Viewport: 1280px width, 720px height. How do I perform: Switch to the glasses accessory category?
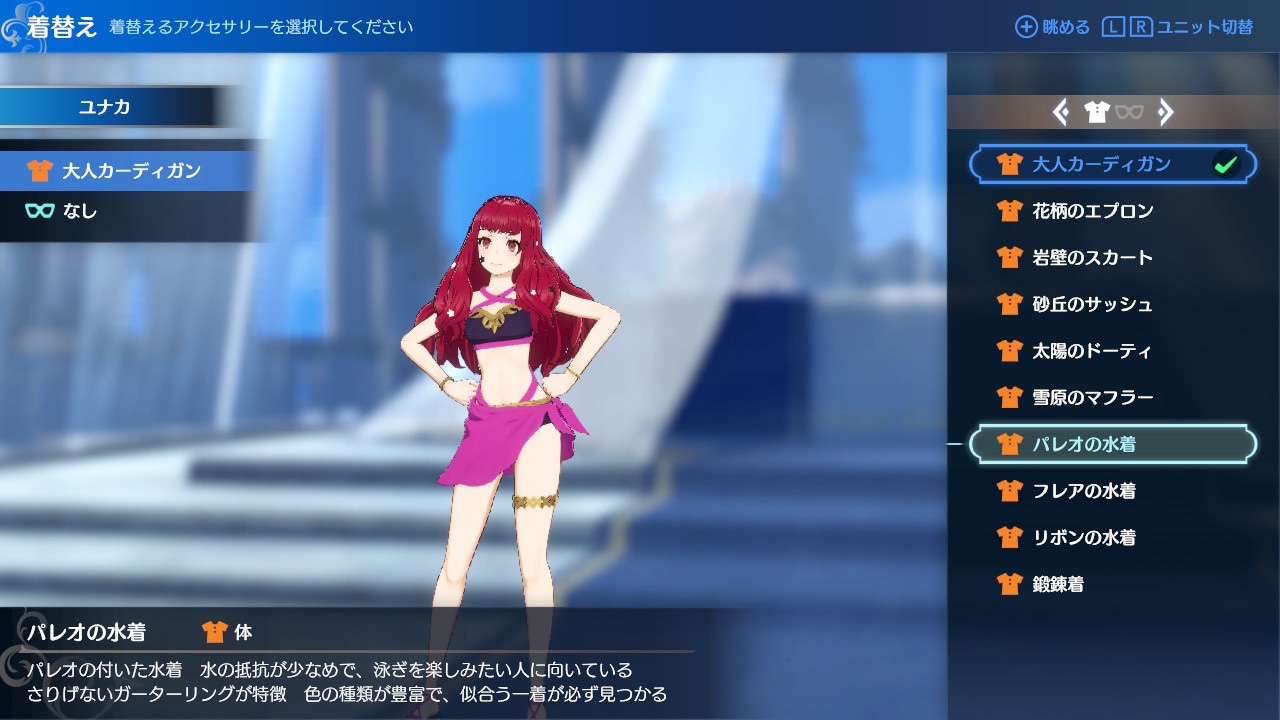tap(1129, 113)
